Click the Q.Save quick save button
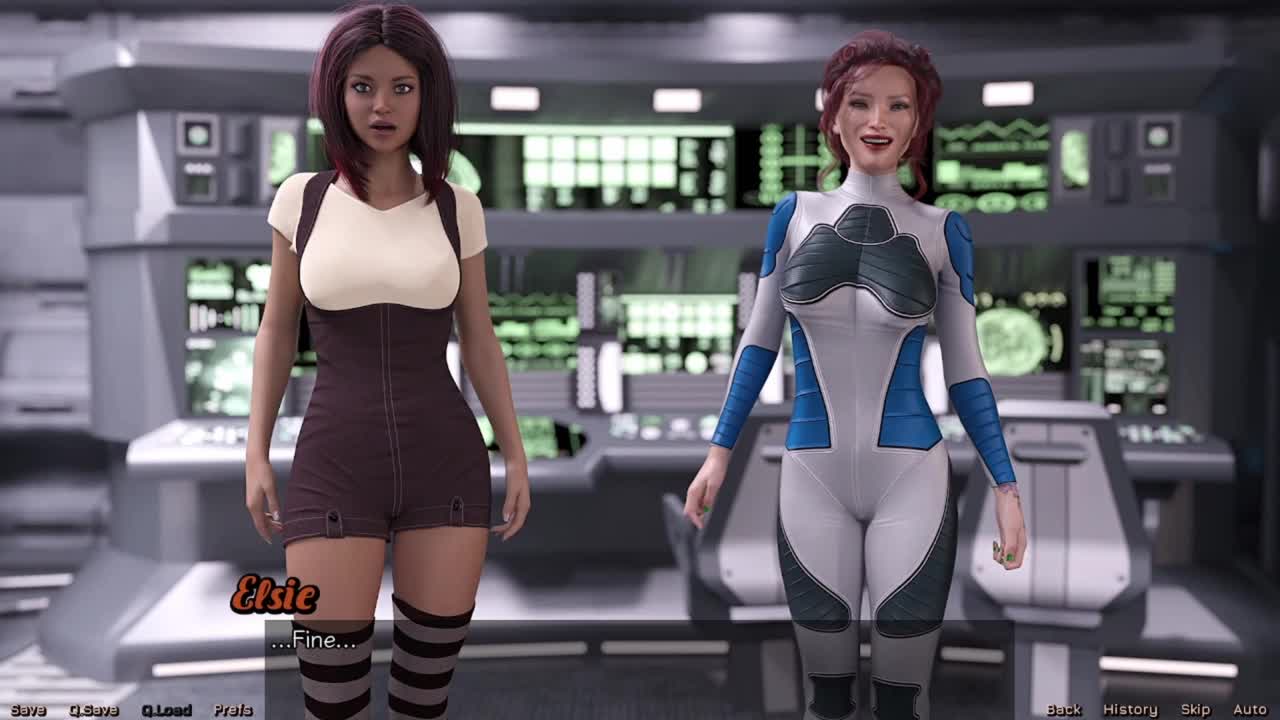 tap(94, 710)
